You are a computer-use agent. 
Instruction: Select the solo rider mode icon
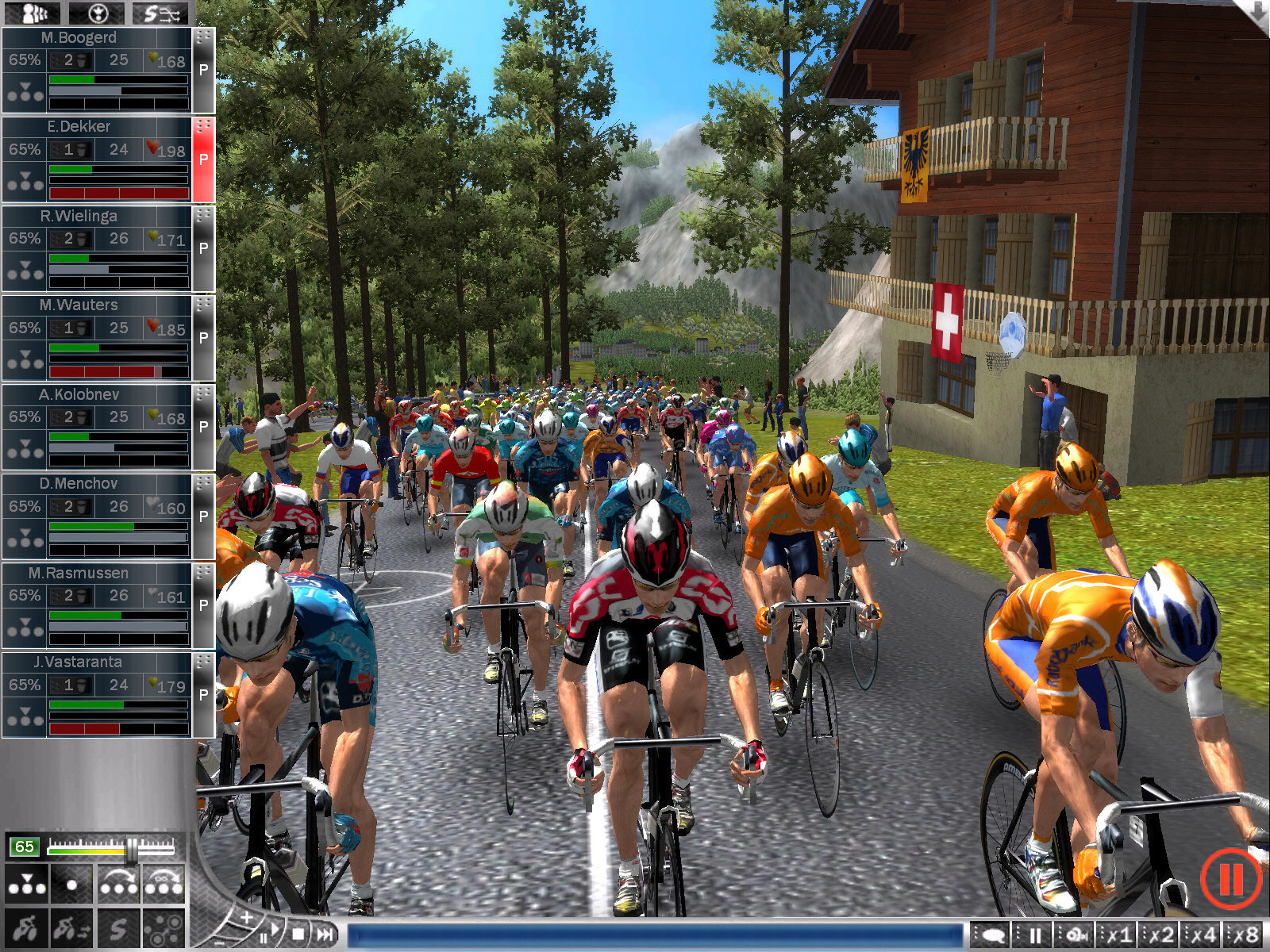coord(71,884)
